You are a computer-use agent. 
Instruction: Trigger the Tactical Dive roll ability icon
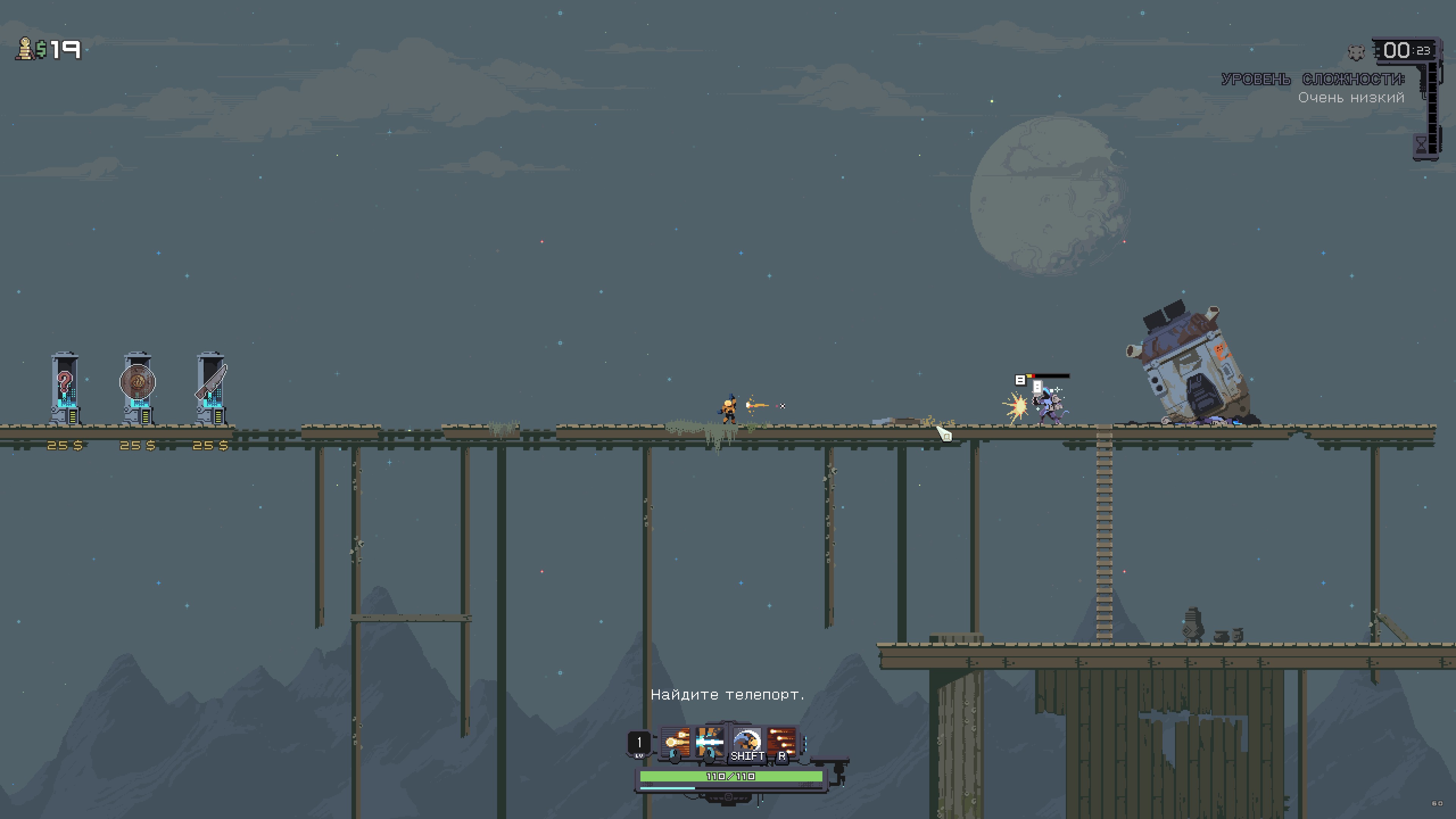[x=746, y=741]
